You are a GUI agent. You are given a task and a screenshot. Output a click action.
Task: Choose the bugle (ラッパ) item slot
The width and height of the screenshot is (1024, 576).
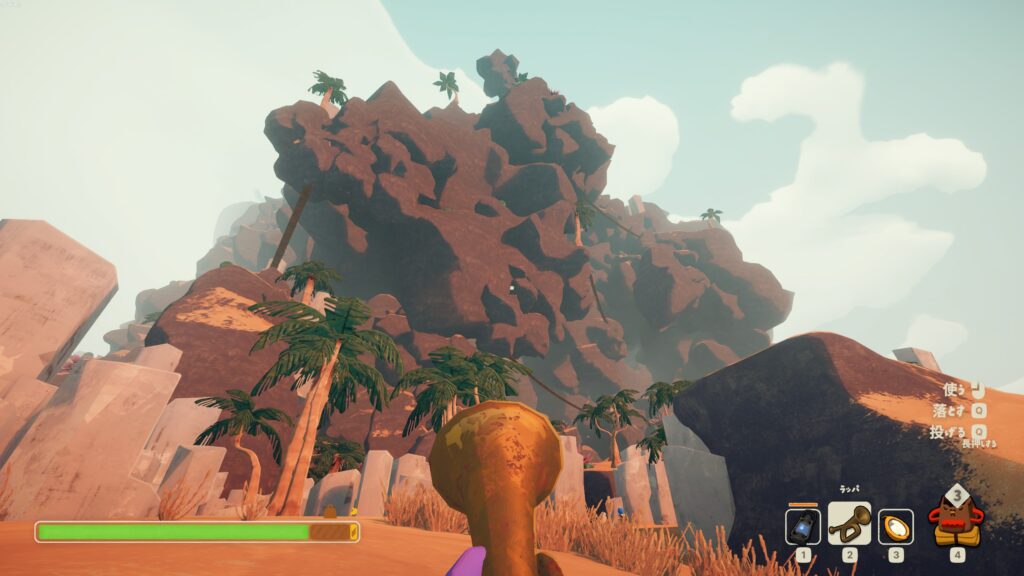pos(849,524)
